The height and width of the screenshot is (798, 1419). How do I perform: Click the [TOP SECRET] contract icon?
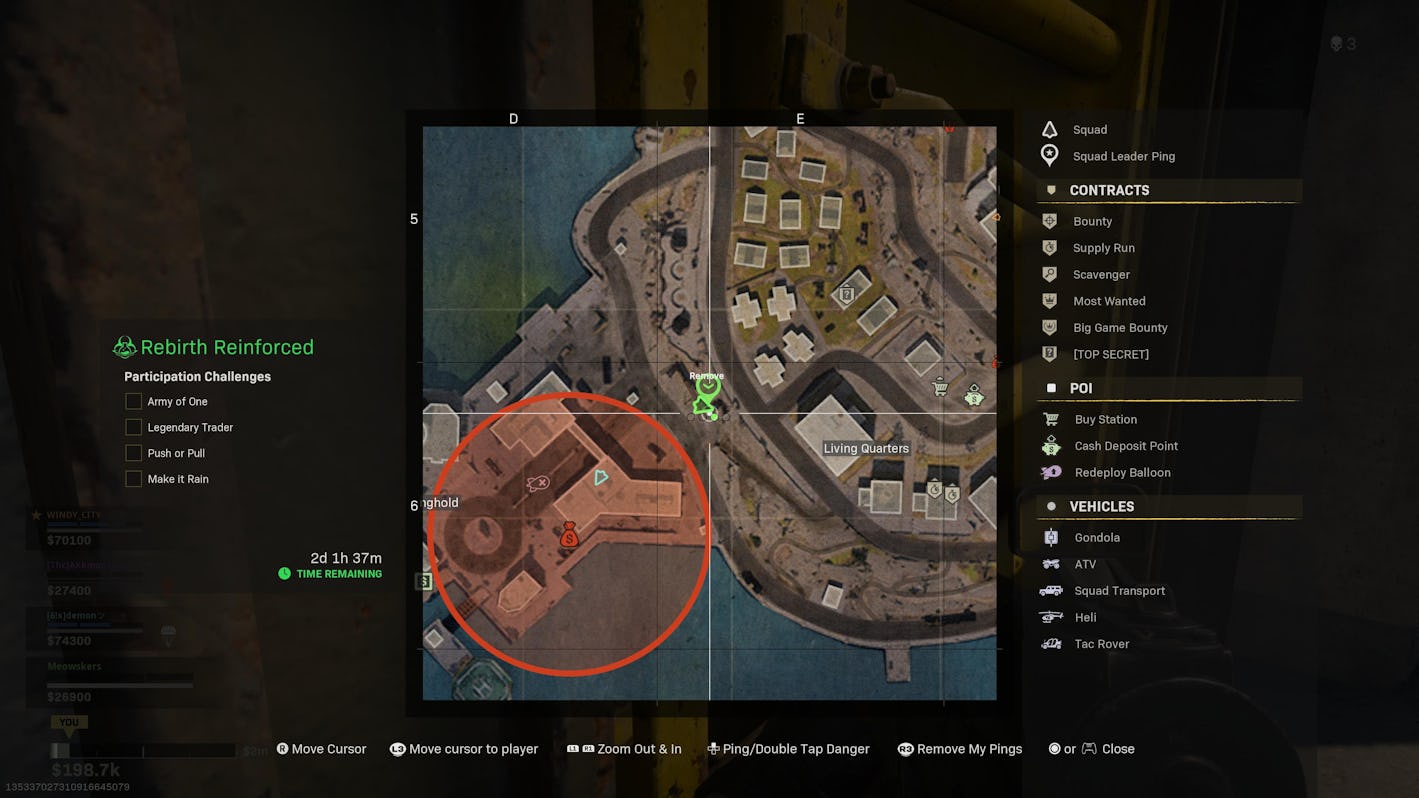(x=1049, y=354)
